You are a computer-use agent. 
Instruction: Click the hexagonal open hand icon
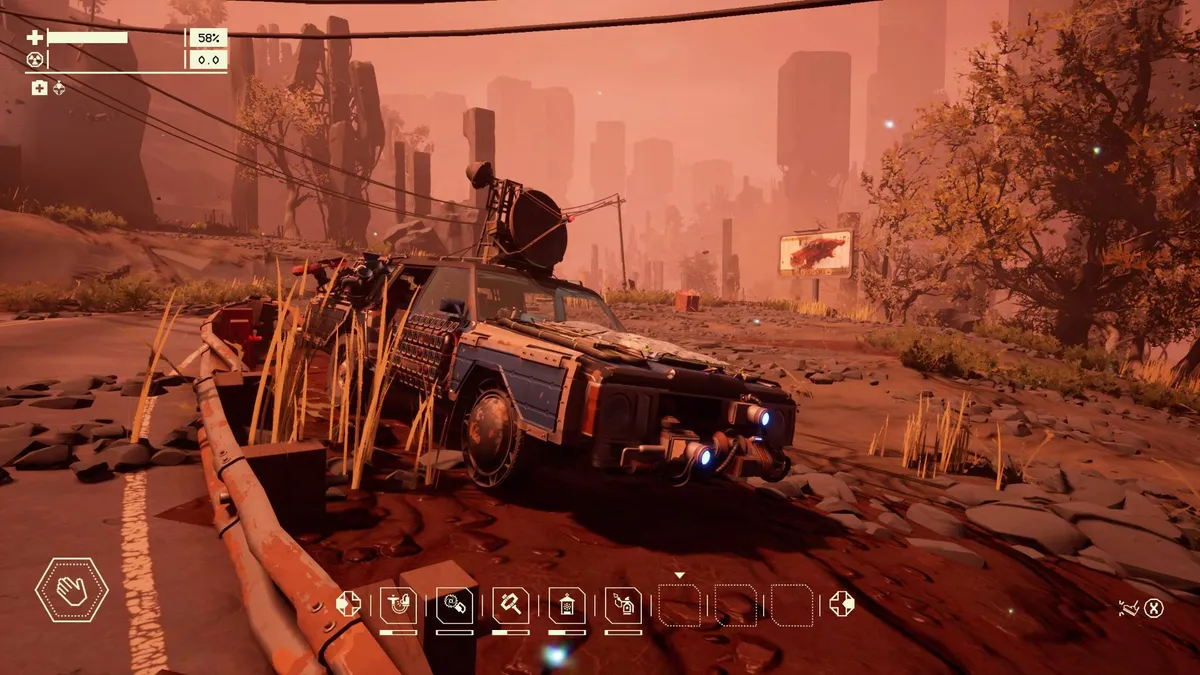72,590
